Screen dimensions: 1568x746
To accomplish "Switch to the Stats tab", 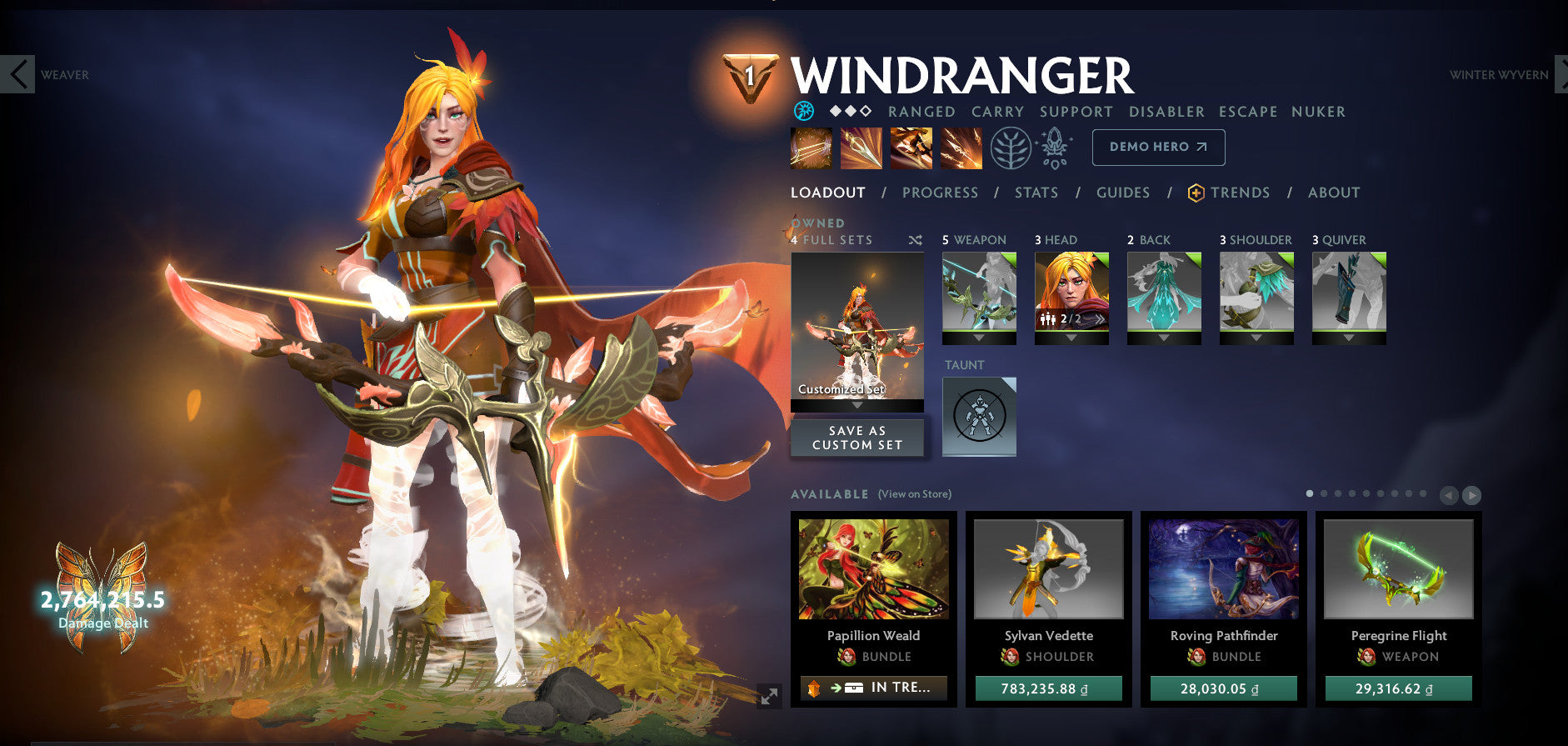I will [x=1036, y=193].
